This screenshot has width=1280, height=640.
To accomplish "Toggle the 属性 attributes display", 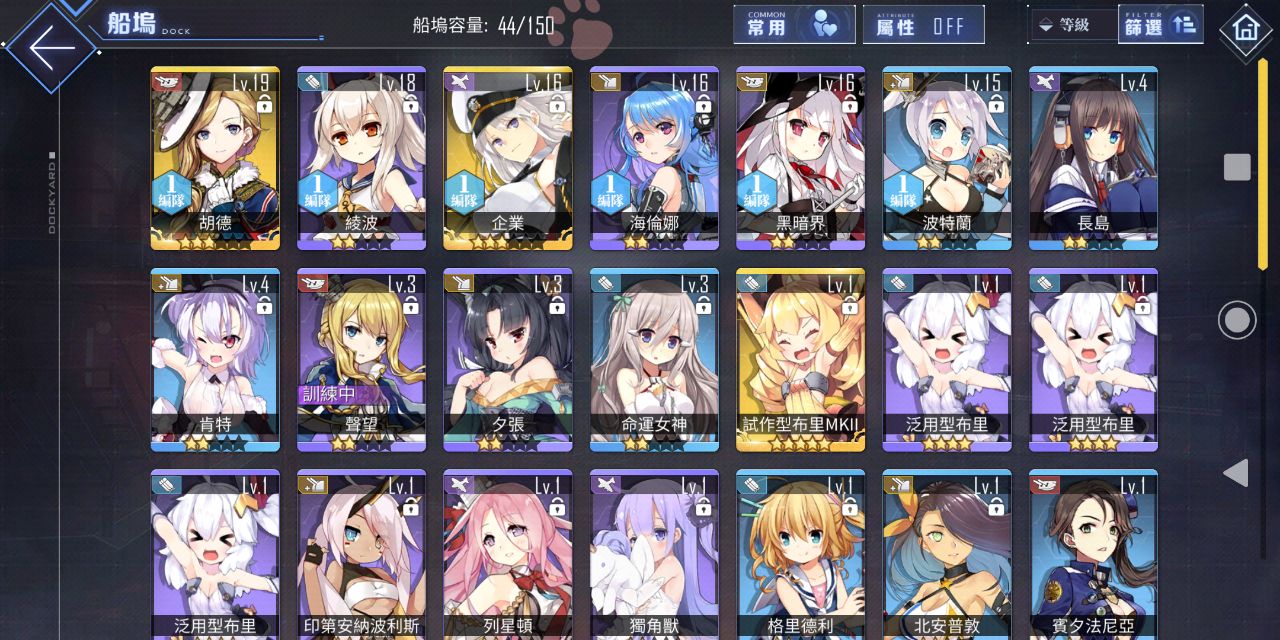I will 923,26.
